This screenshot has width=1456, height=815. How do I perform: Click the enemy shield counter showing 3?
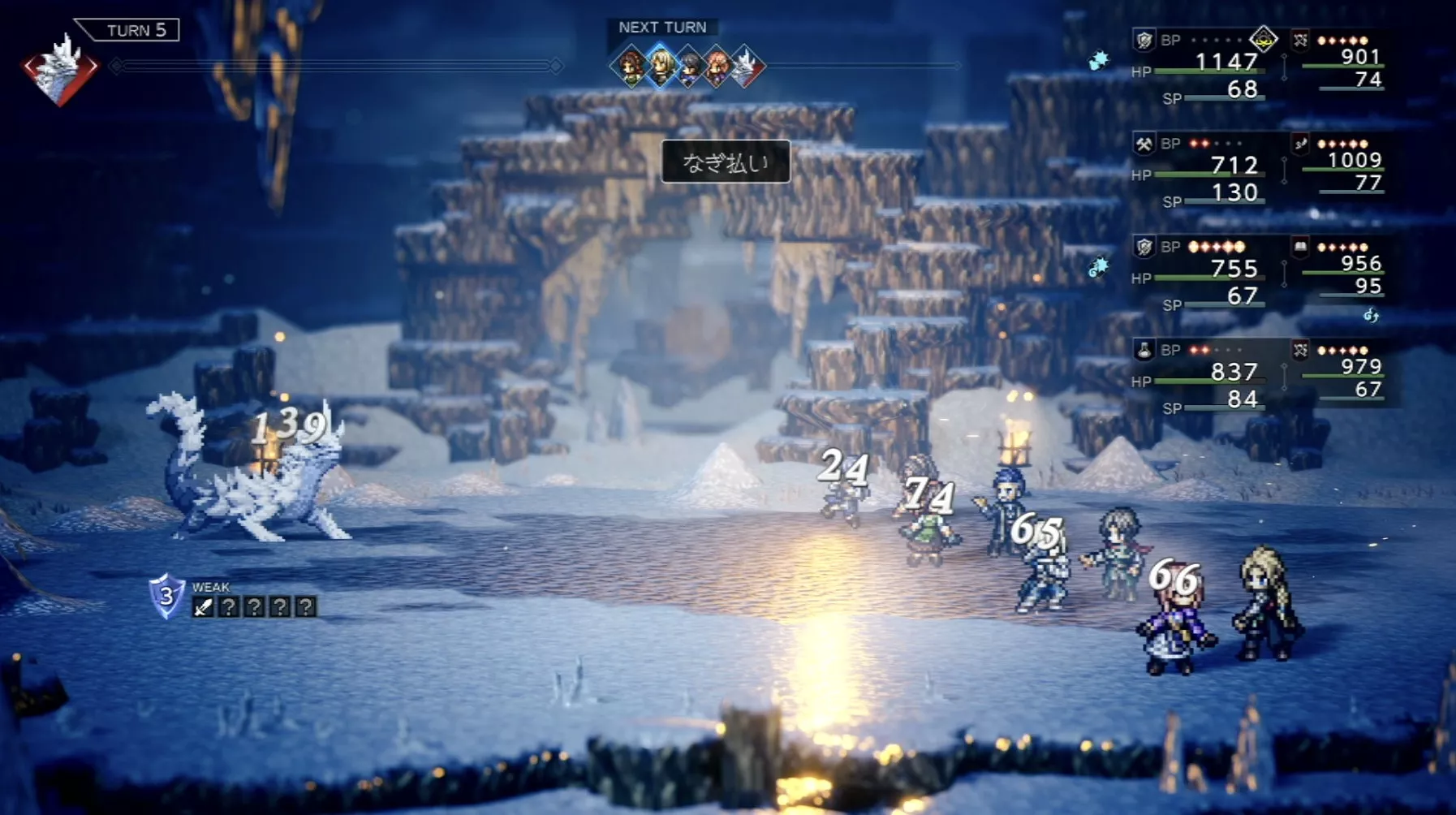(166, 596)
